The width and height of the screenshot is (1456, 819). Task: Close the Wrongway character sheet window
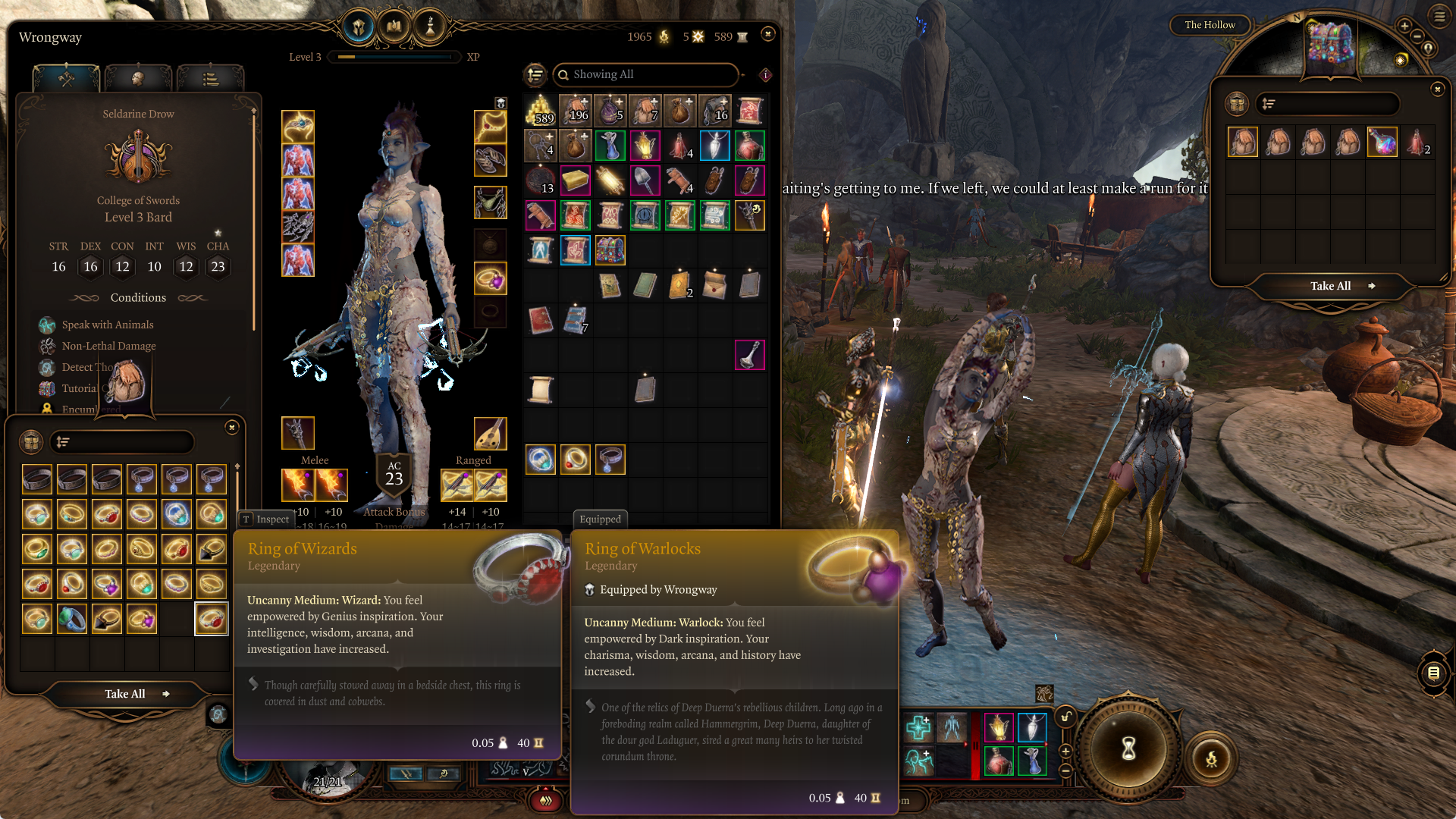pyautogui.click(x=767, y=34)
